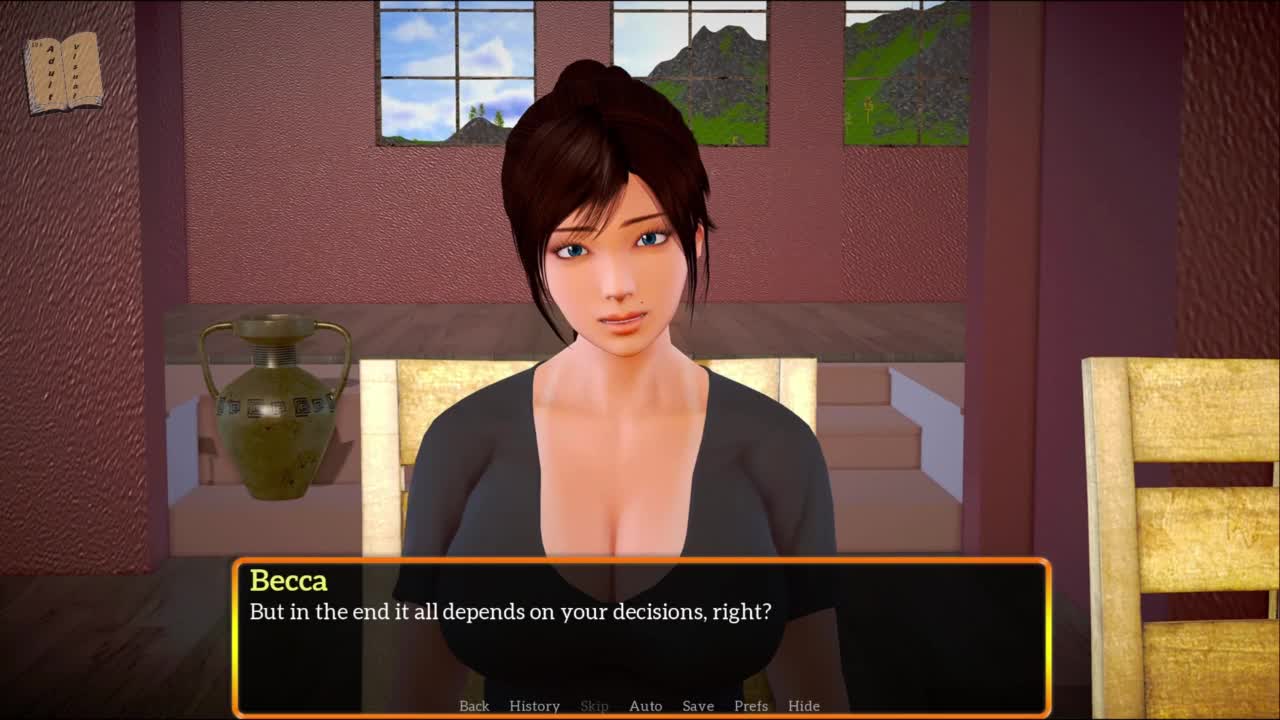Image resolution: width=1280 pixels, height=720 pixels.
Task: Advance Becca's dialogue by clicking the text box
Action: 640,640
